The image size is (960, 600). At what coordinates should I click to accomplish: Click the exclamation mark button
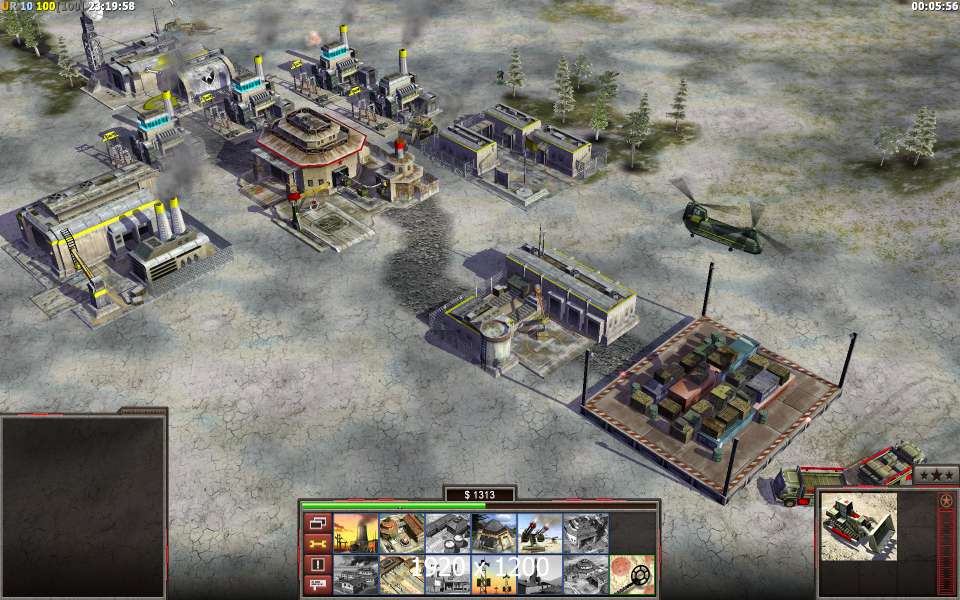tap(317, 565)
